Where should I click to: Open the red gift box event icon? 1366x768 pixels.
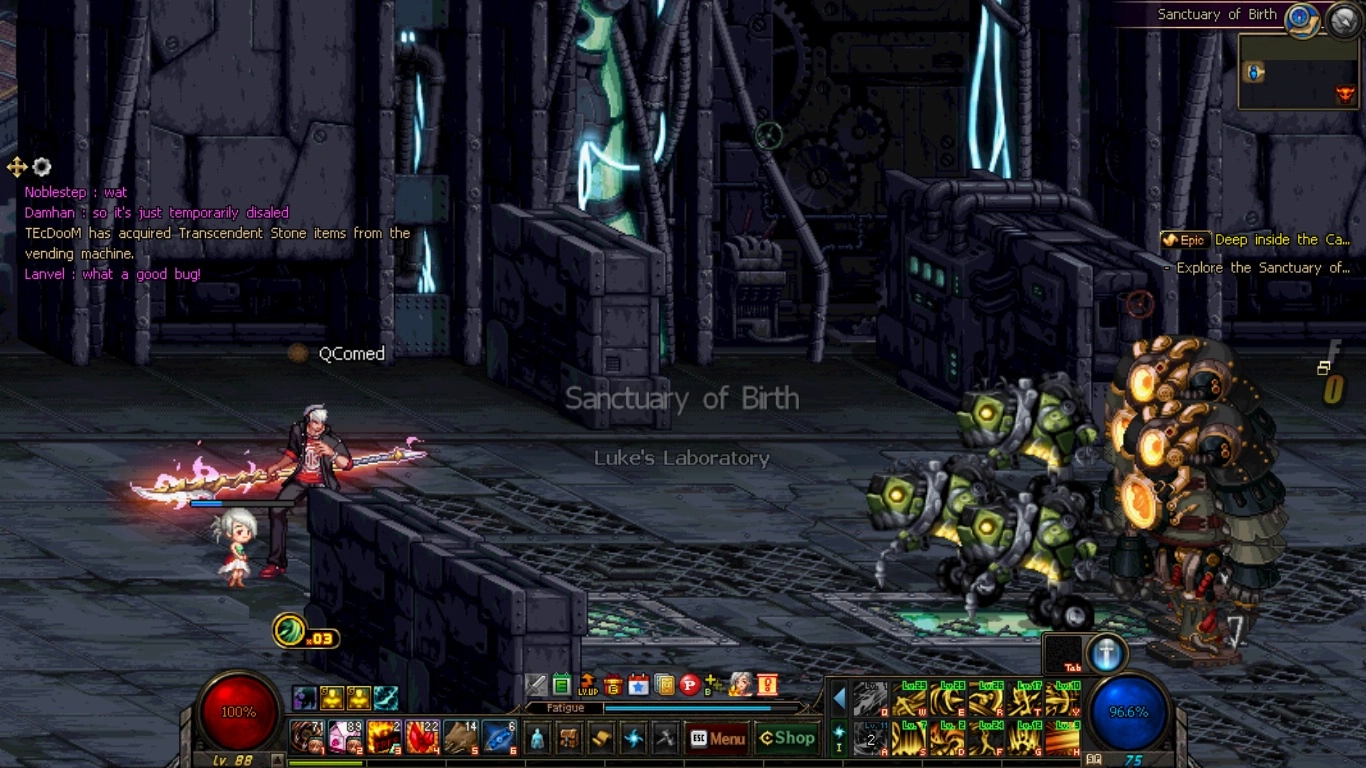613,685
